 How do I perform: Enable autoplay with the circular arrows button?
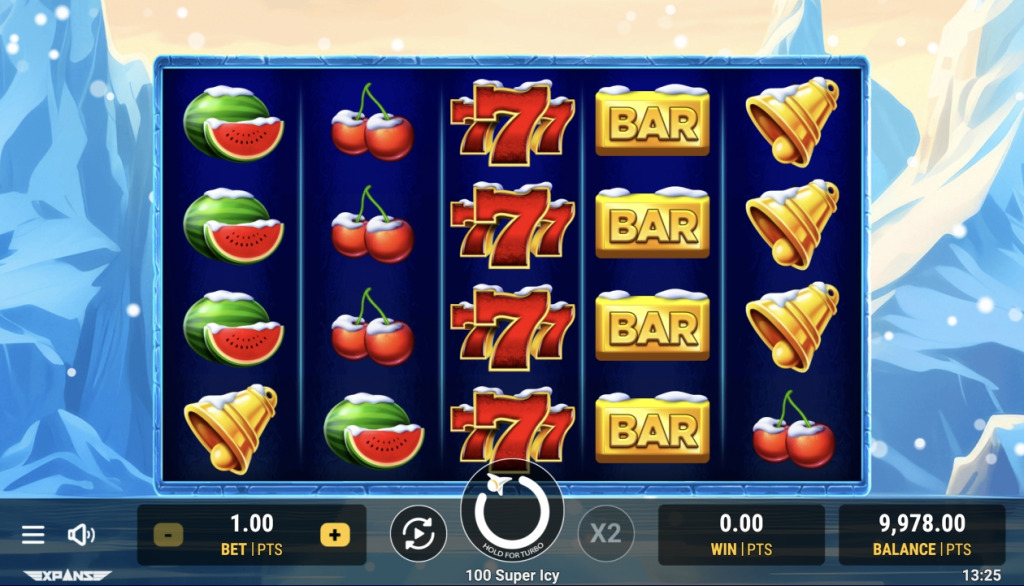coord(418,535)
